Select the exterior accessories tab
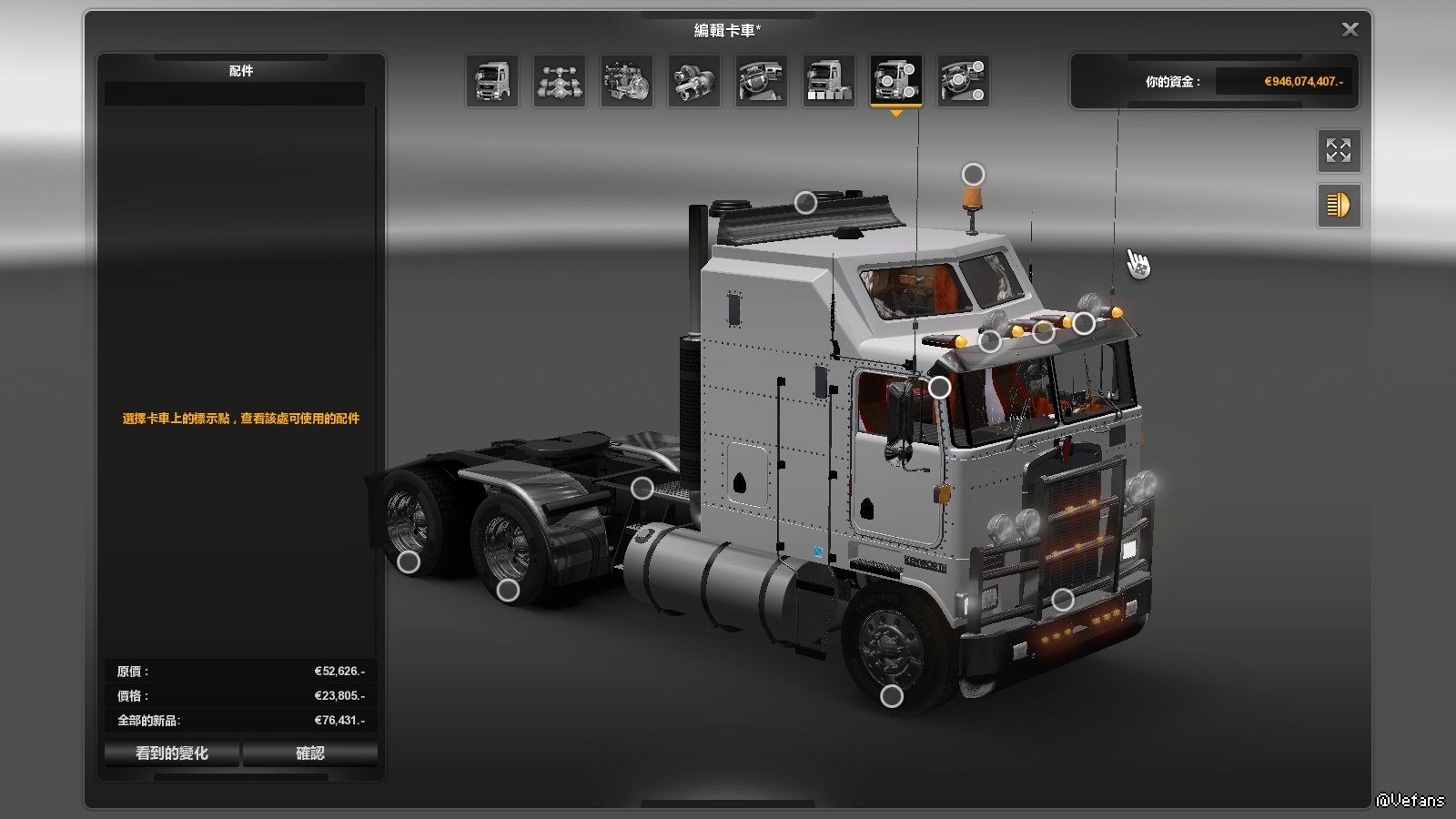 click(x=896, y=81)
